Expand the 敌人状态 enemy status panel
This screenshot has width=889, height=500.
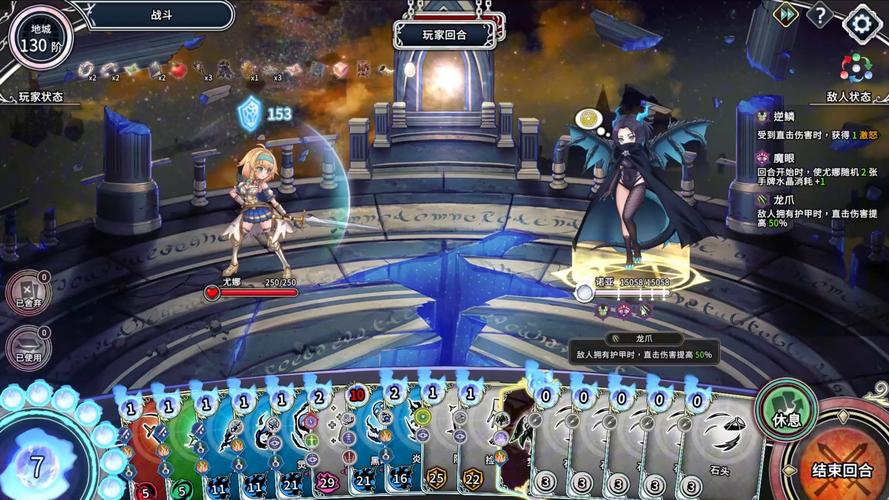click(x=850, y=97)
